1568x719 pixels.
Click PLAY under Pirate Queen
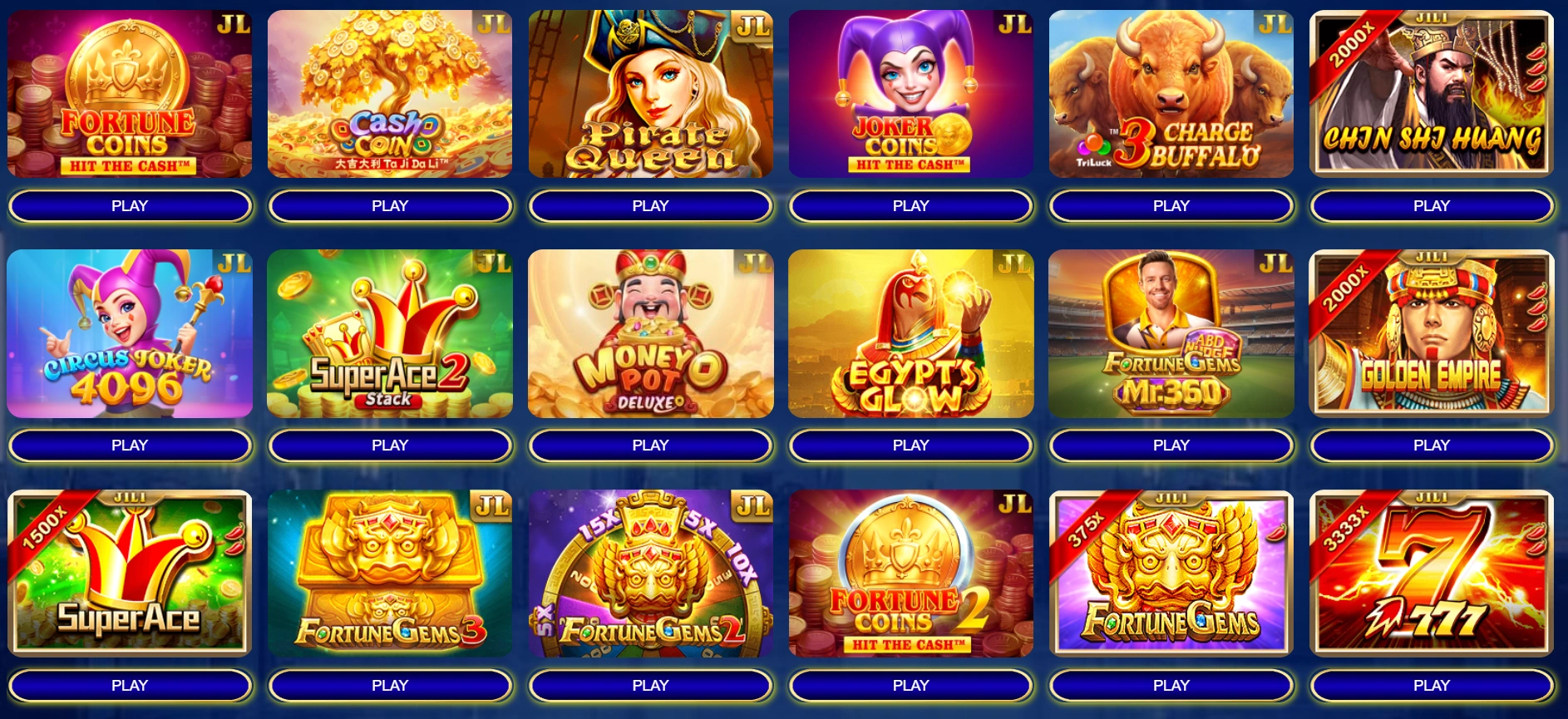click(x=650, y=205)
